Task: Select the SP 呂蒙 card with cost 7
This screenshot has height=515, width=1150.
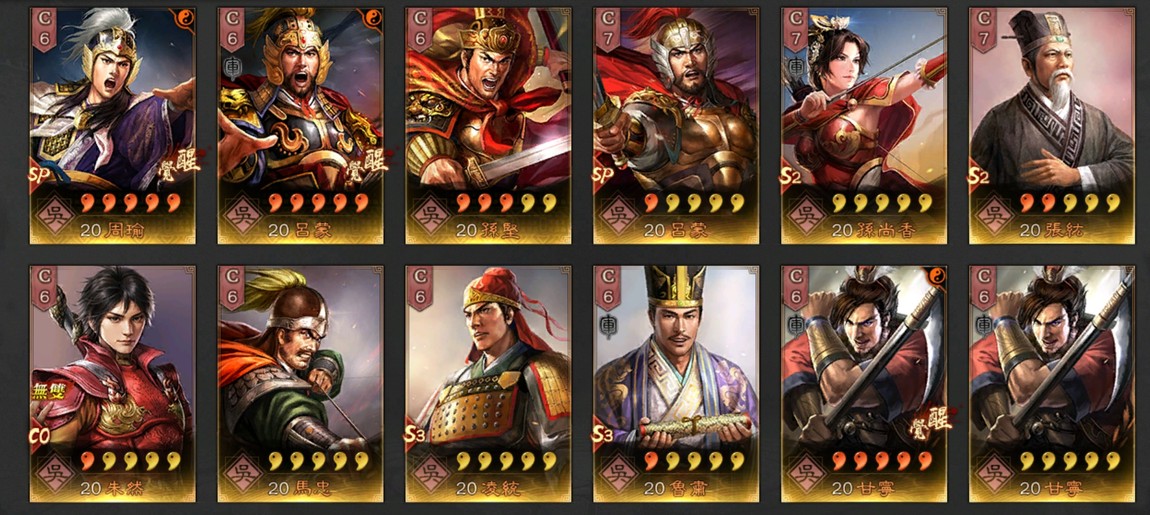Action: point(676,125)
